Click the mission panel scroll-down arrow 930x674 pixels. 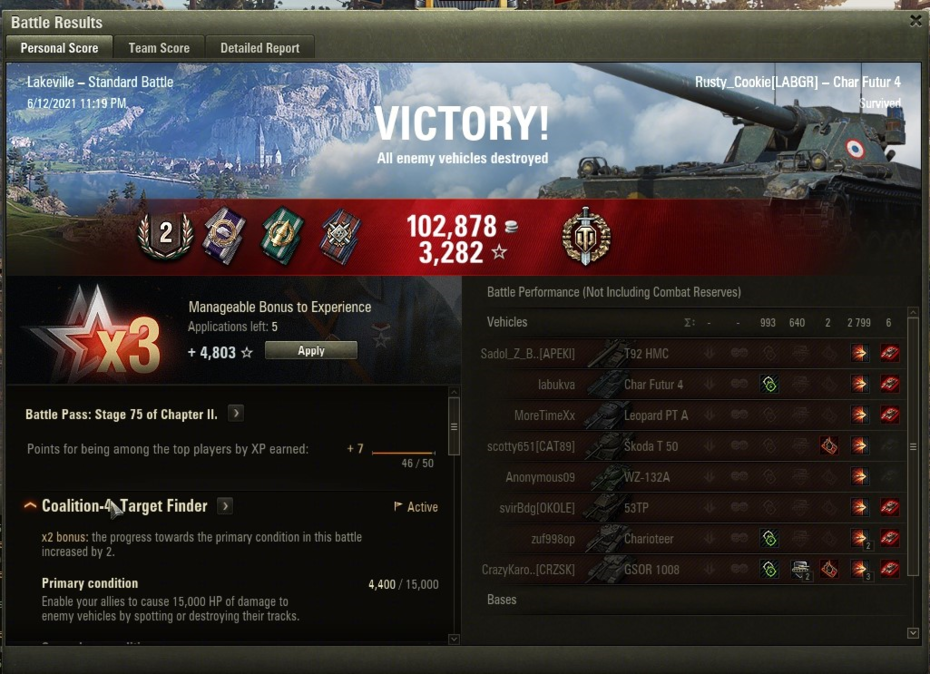point(454,639)
